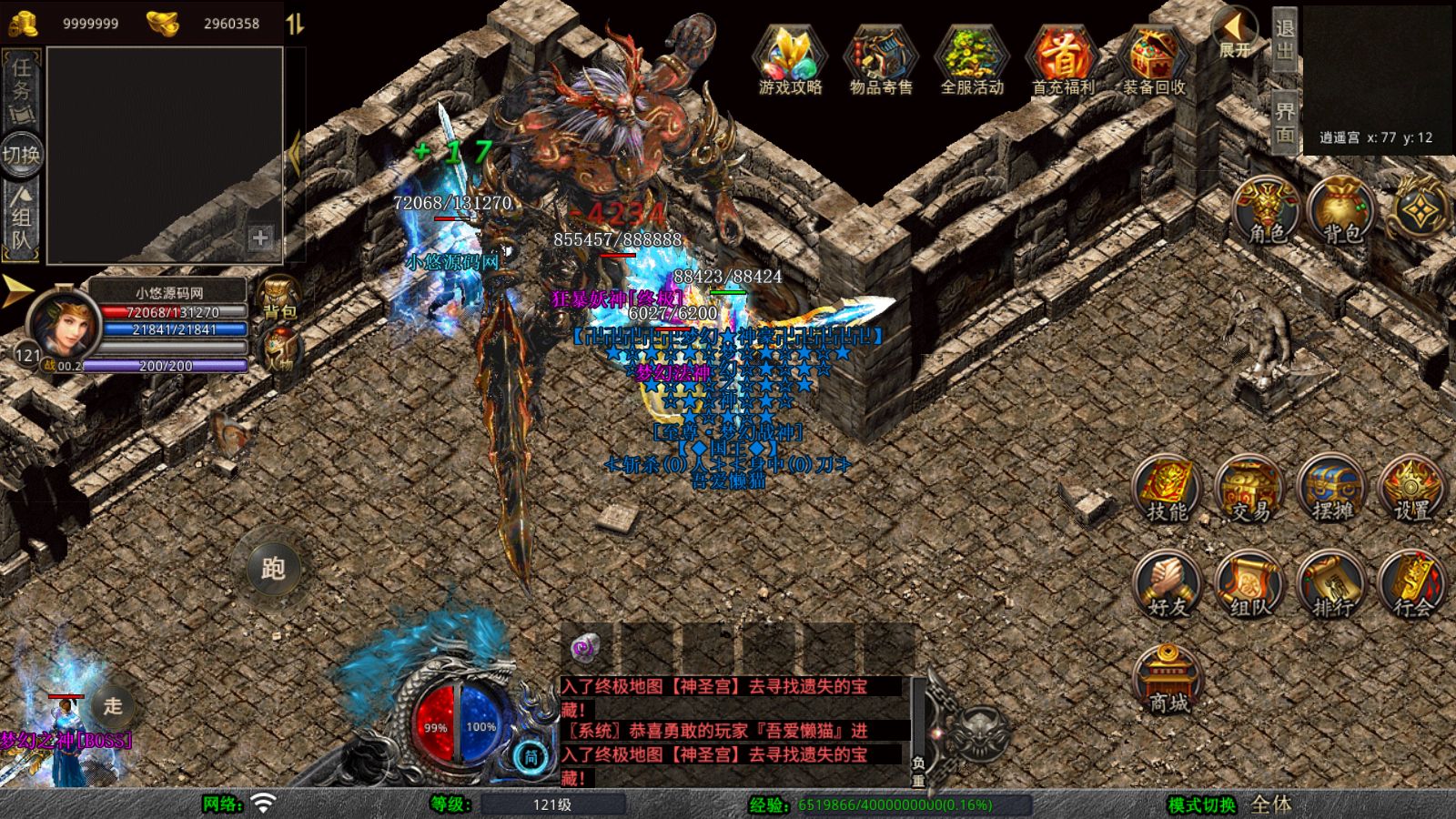Click the 退出 exit button
Image resolution: width=1456 pixels, height=819 pixels.
point(1284,39)
